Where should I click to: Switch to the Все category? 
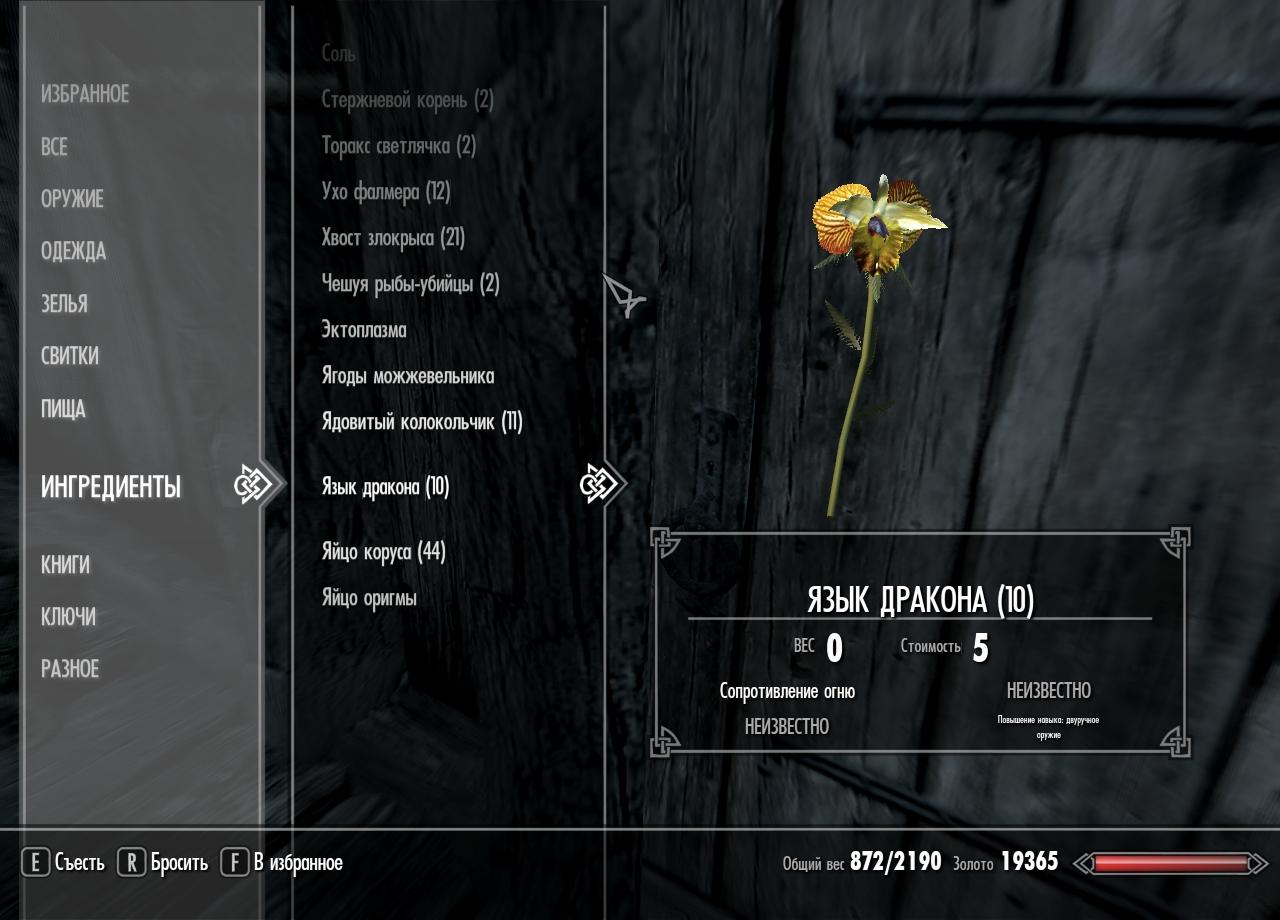click(54, 147)
